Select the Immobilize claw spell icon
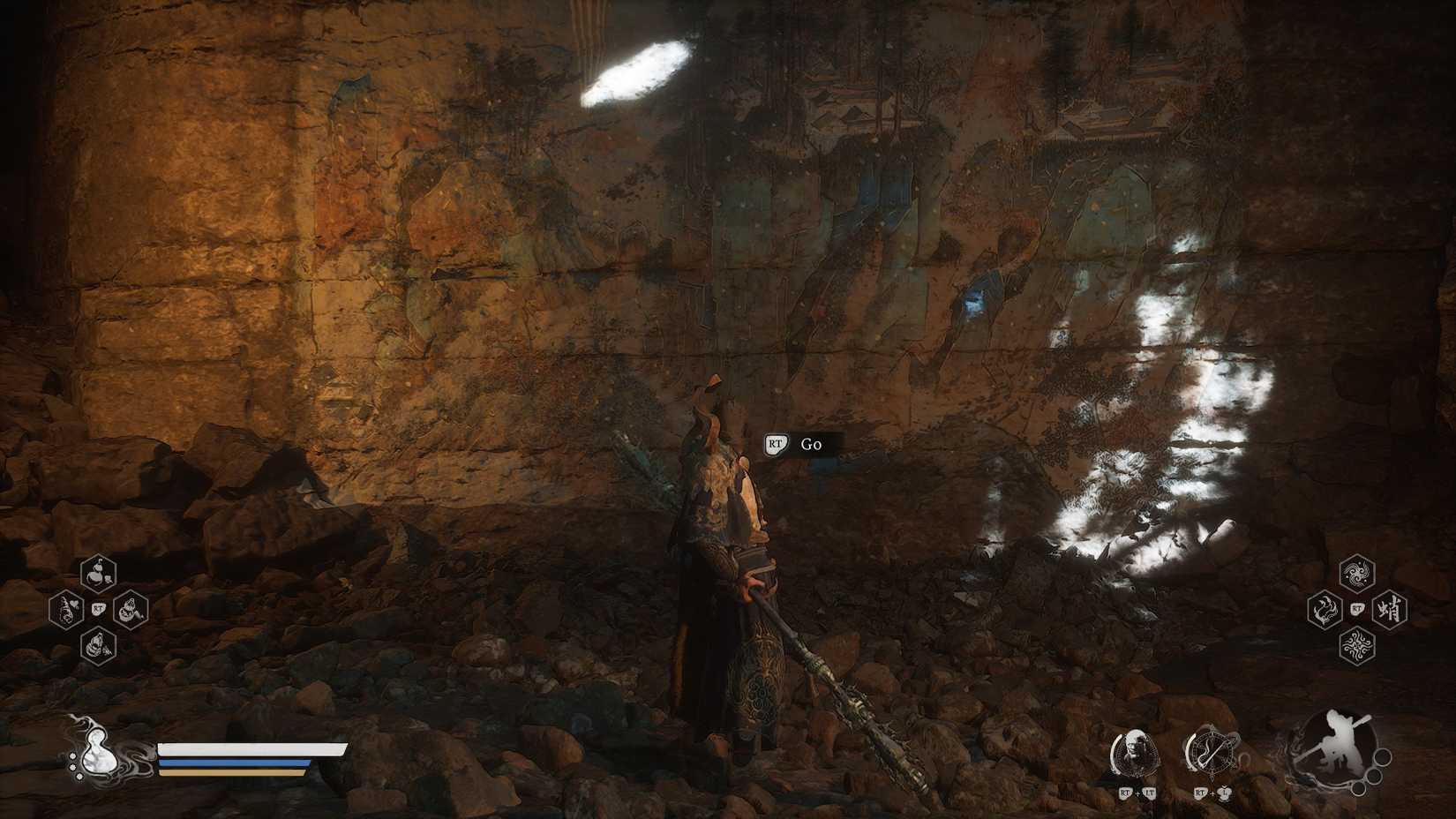1456x819 pixels. pyautogui.click(x=1324, y=609)
